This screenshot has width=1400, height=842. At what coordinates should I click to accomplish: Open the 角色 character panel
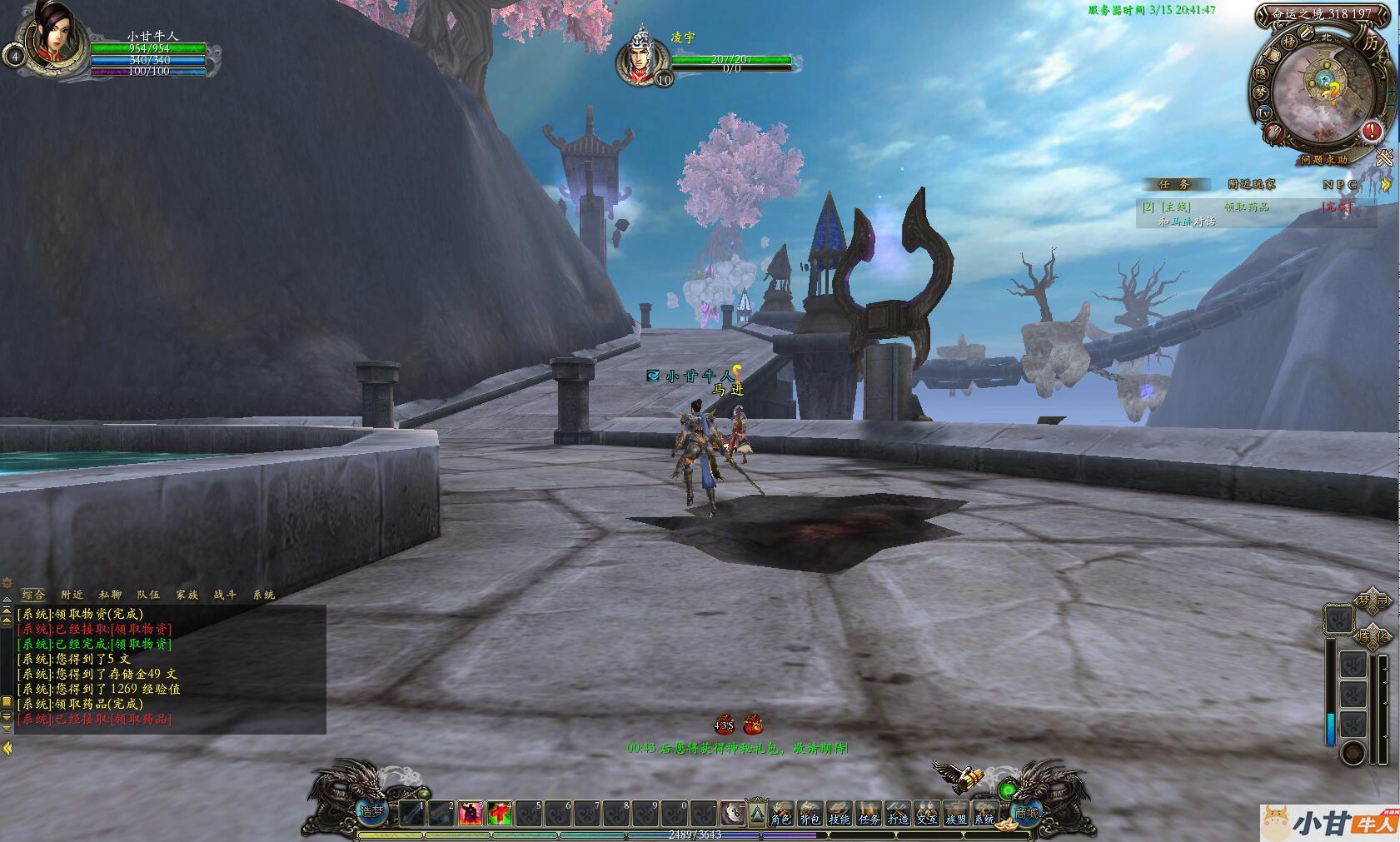pos(780,812)
